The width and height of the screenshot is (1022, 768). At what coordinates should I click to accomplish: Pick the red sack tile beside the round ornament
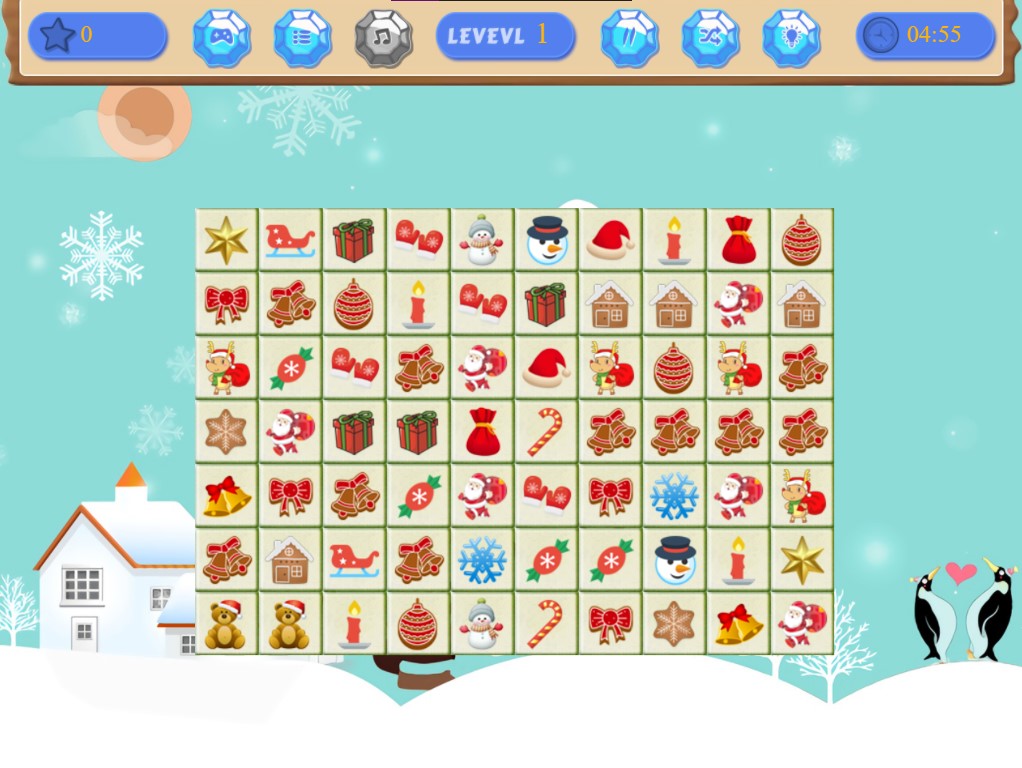[738, 240]
